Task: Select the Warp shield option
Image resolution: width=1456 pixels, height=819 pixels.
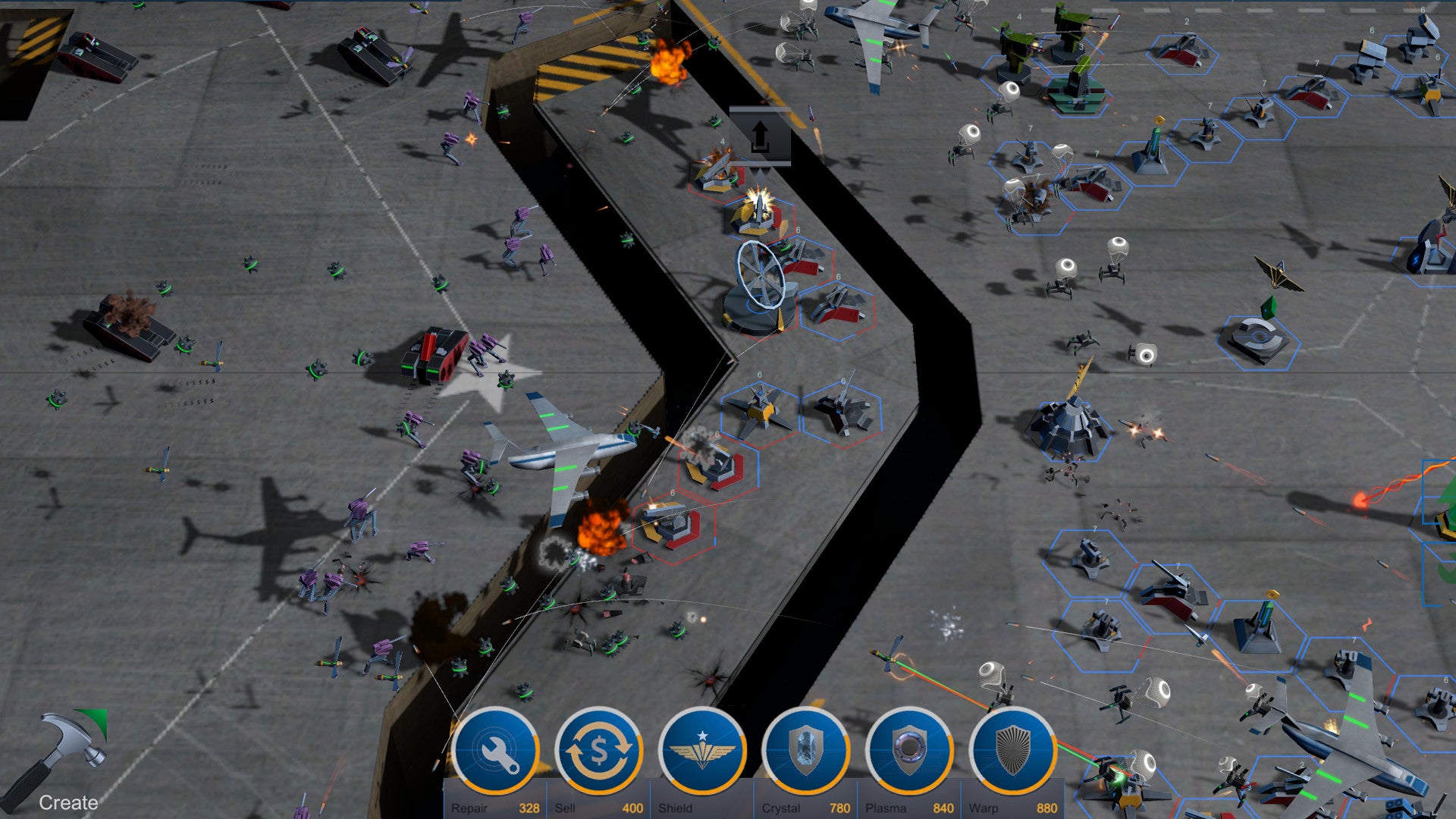Action: click(x=1013, y=751)
